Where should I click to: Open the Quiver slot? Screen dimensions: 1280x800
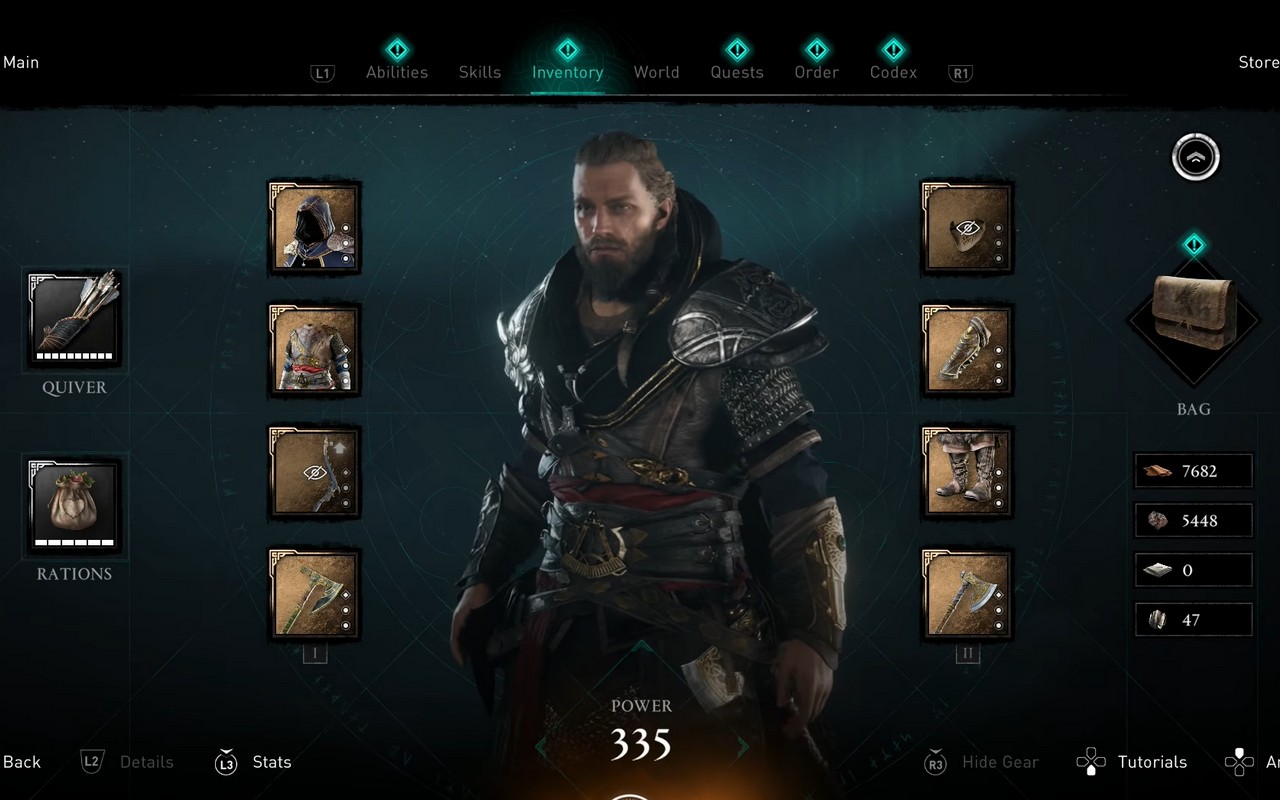[x=73, y=318]
